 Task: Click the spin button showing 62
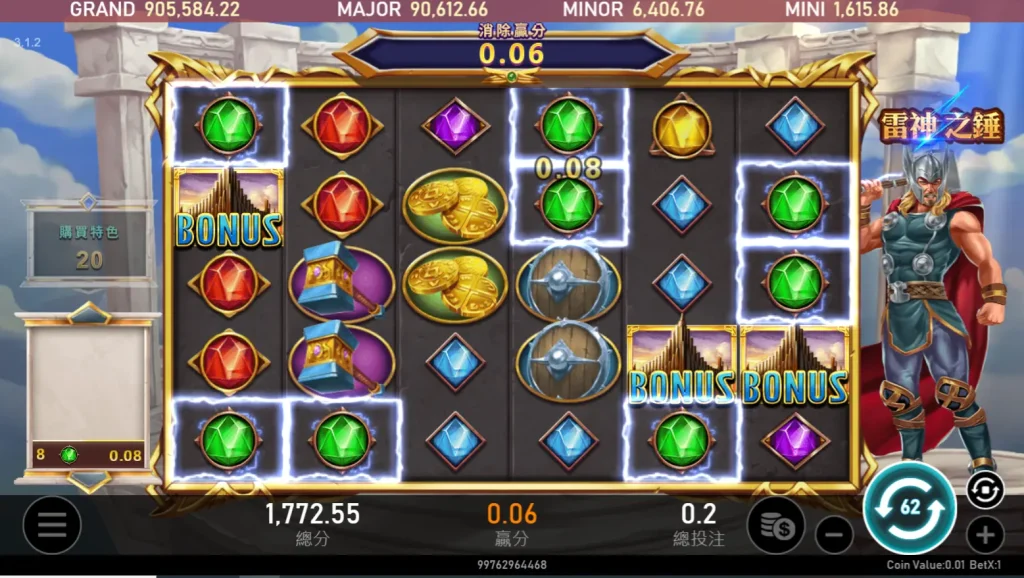tap(909, 507)
